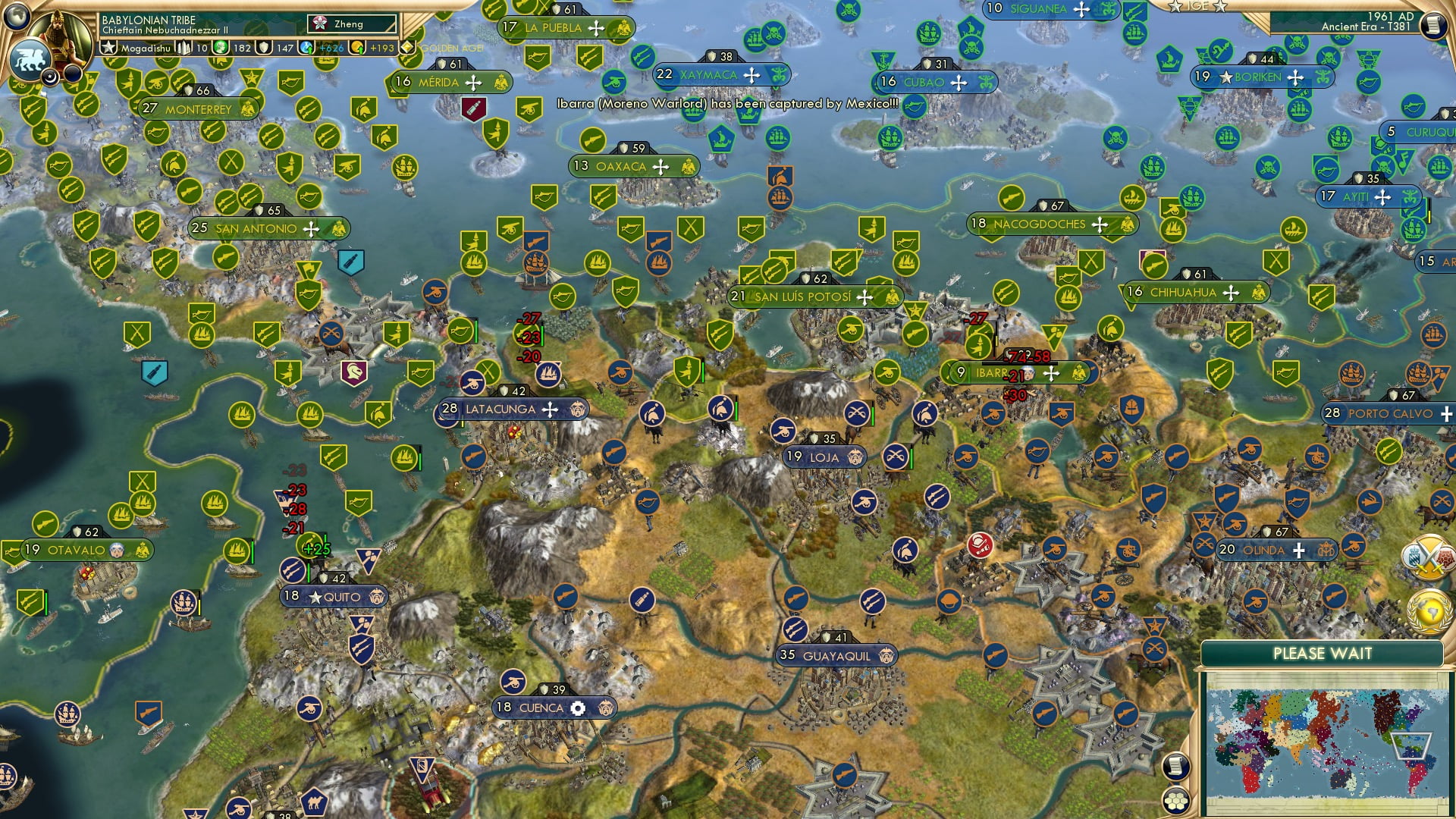Click Latacunga's growth cross icon
This screenshot has width=1456, height=819.
pyautogui.click(x=551, y=409)
